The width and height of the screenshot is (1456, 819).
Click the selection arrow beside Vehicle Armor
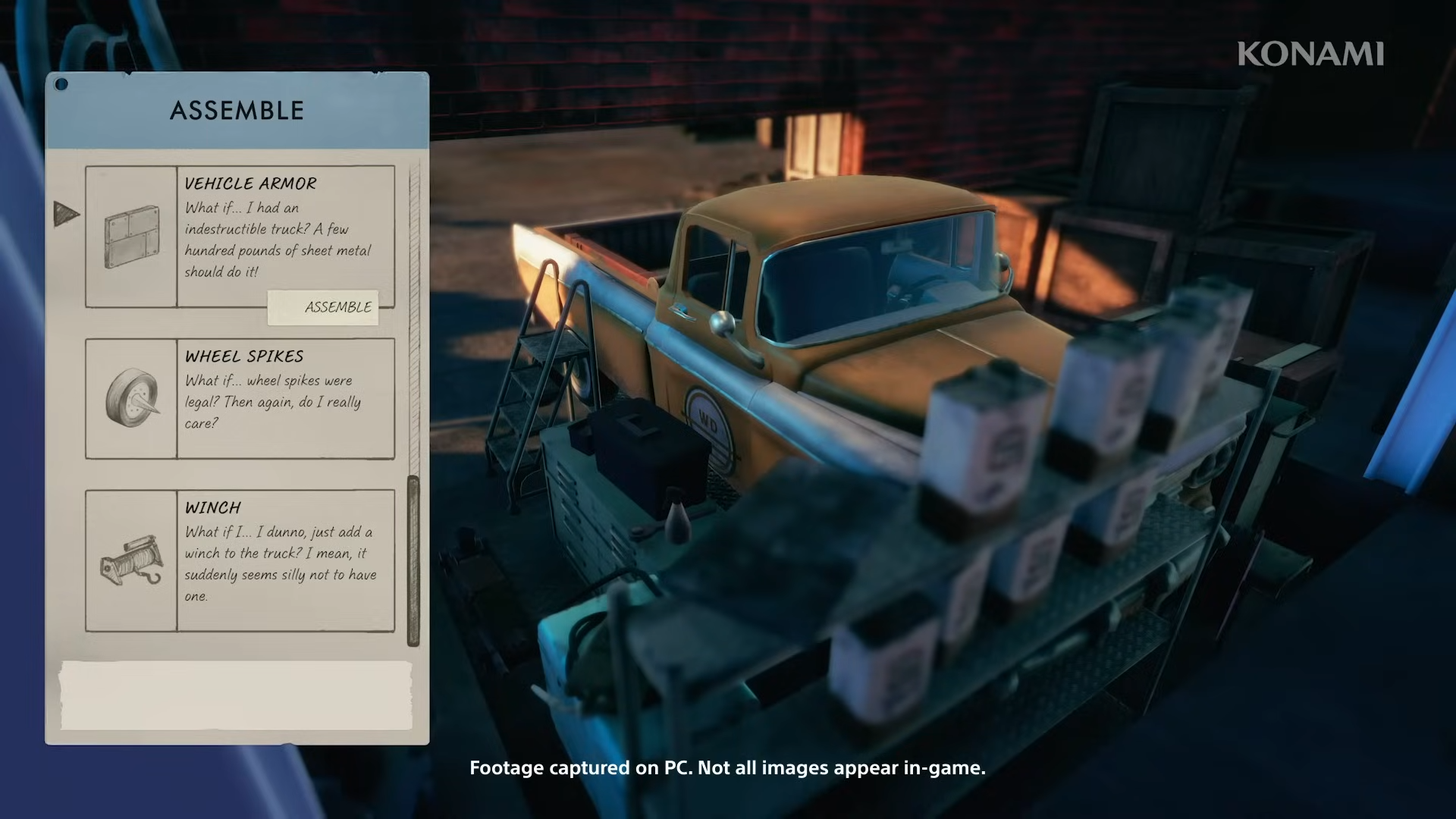[67, 214]
